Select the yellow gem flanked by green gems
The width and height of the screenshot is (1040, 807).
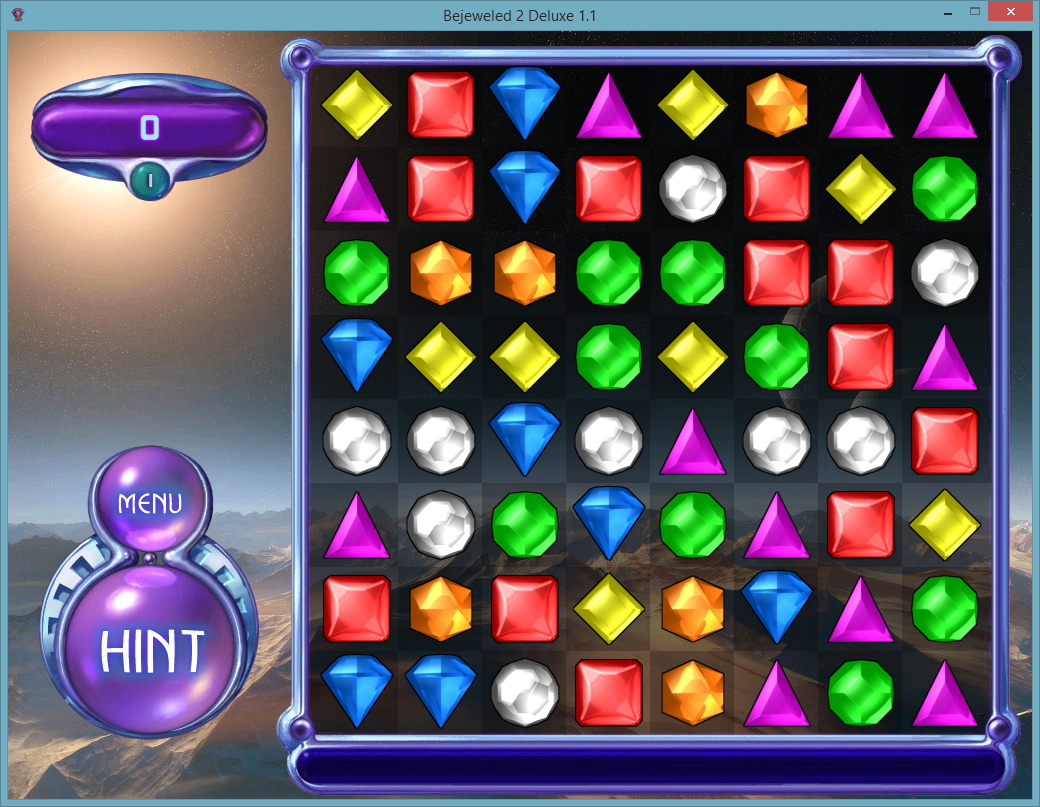(x=692, y=356)
